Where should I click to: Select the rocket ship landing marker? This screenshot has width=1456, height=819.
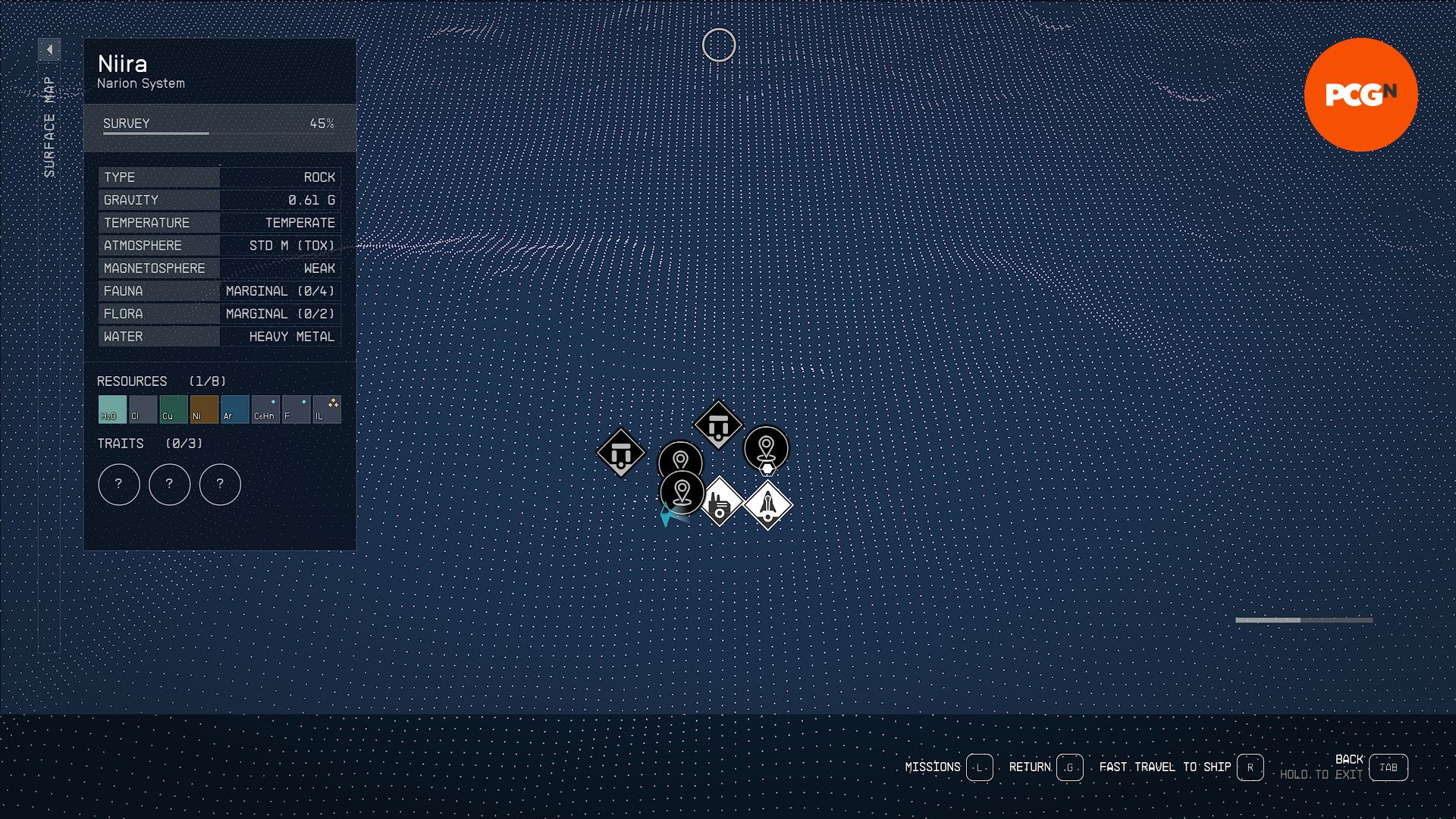pyautogui.click(x=767, y=504)
